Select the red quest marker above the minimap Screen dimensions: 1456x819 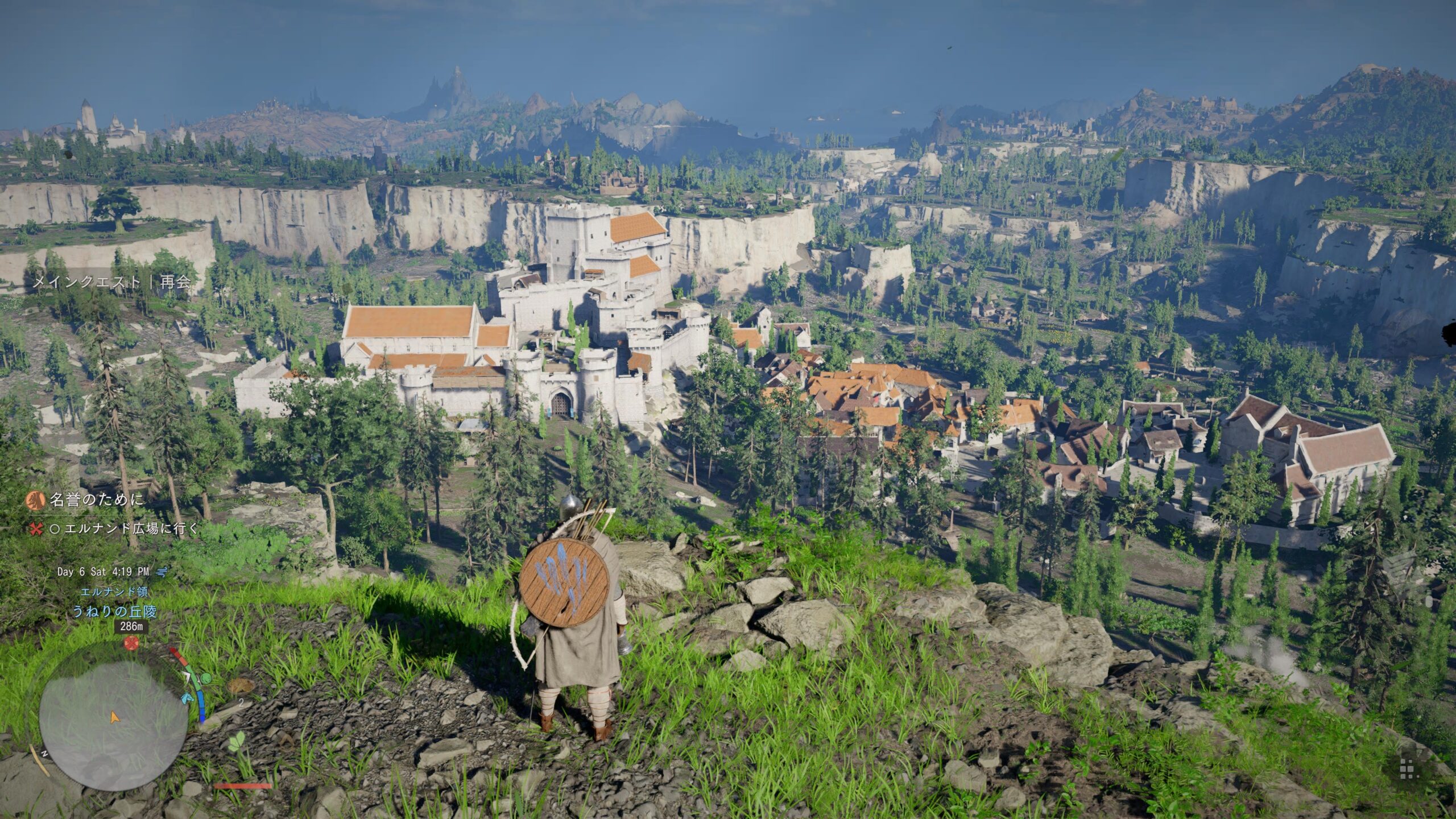[132, 643]
